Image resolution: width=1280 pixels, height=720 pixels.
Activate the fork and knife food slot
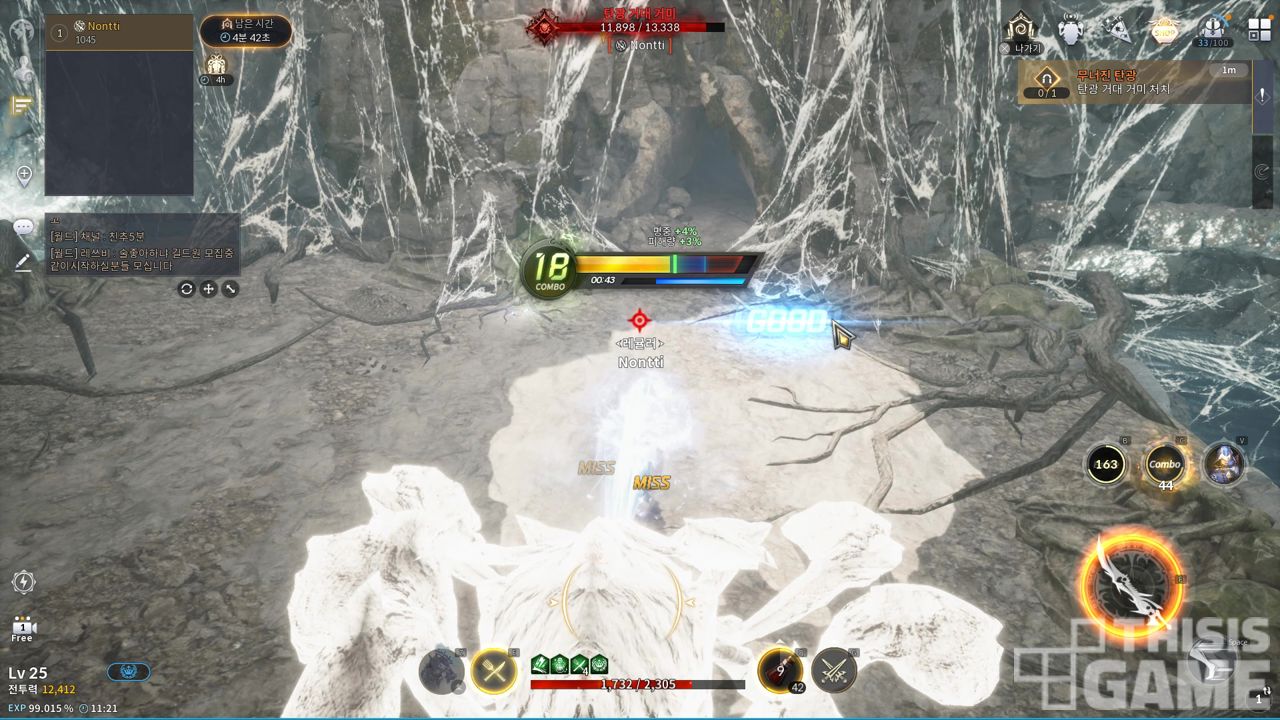[x=493, y=670]
